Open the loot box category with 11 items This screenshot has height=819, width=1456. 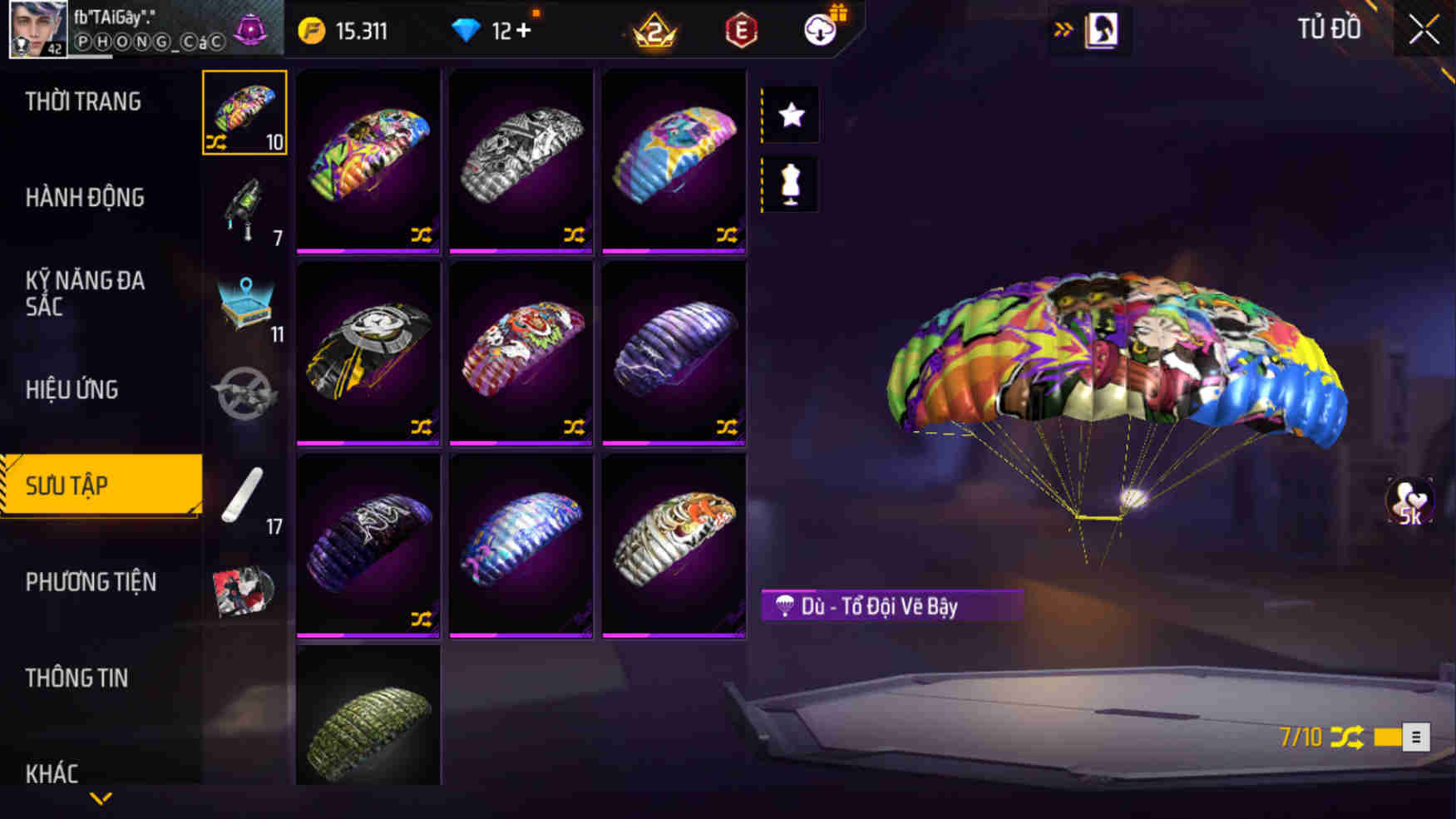[x=246, y=308]
